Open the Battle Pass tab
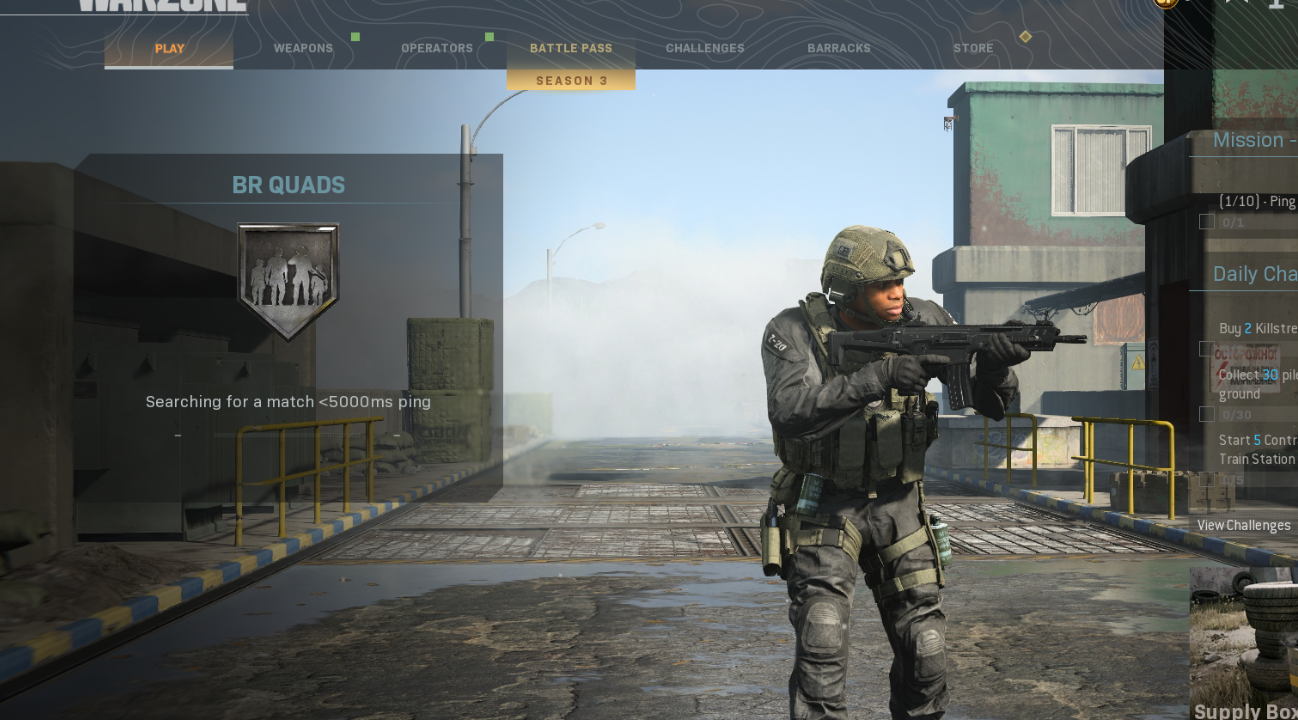This screenshot has height=720, width=1298. pyautogui.click(x=571, y=48)
